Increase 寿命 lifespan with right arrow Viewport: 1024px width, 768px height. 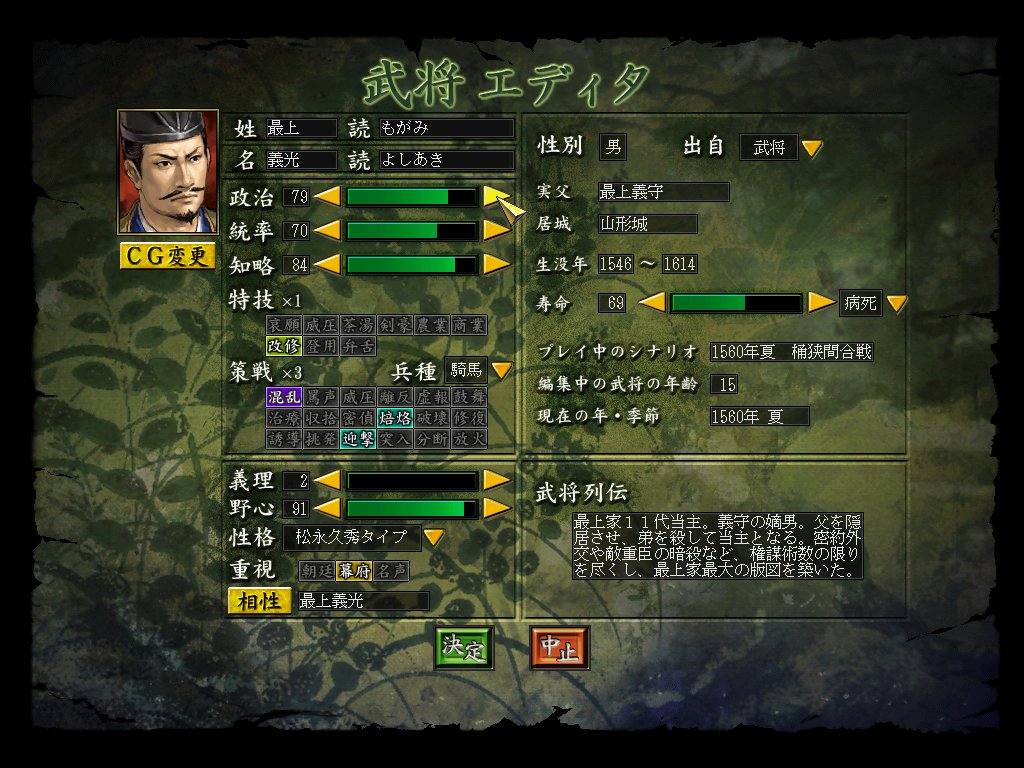[x=822, y=303]
